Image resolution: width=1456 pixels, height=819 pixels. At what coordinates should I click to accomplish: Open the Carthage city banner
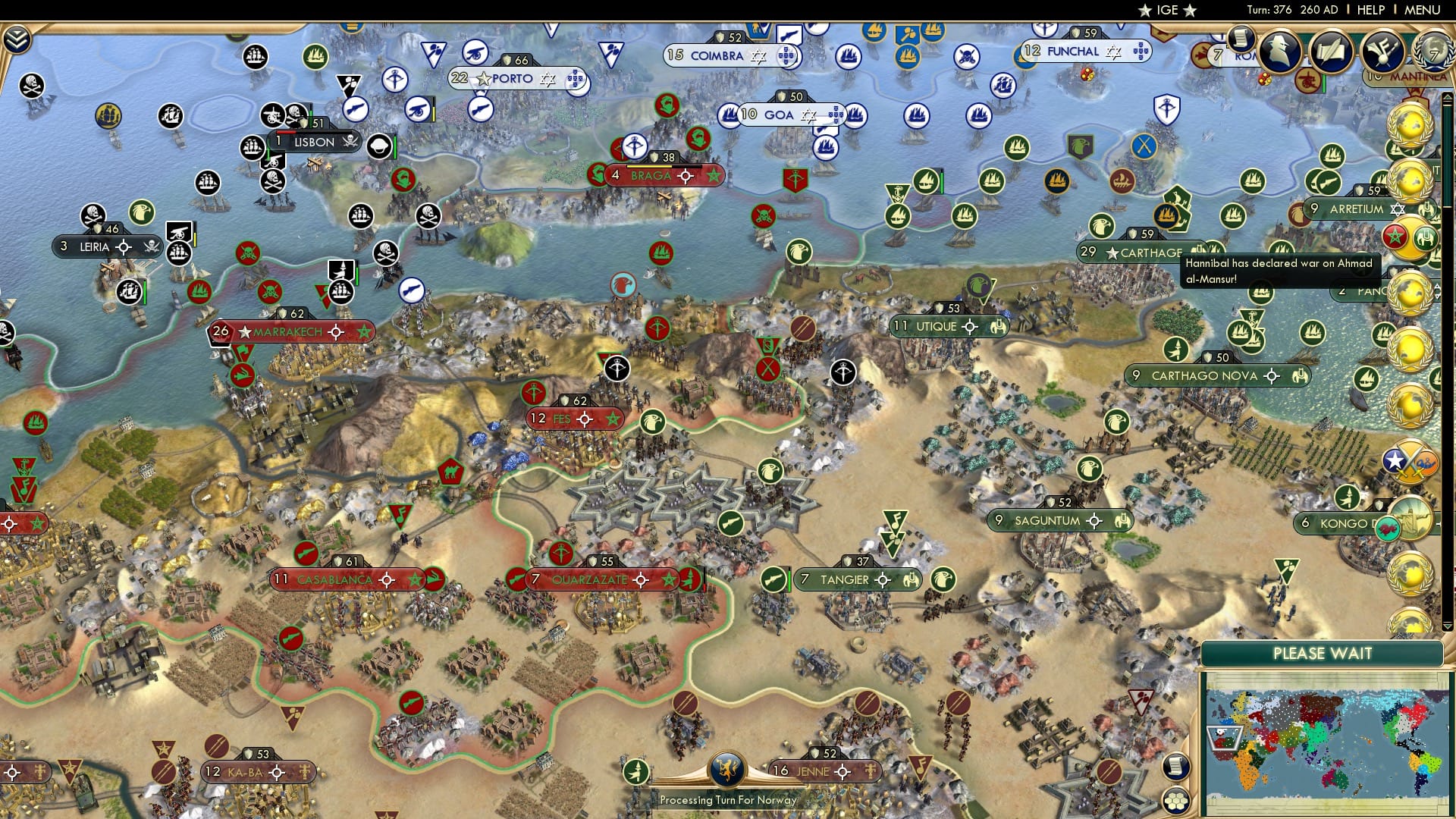click(1130, 253)
